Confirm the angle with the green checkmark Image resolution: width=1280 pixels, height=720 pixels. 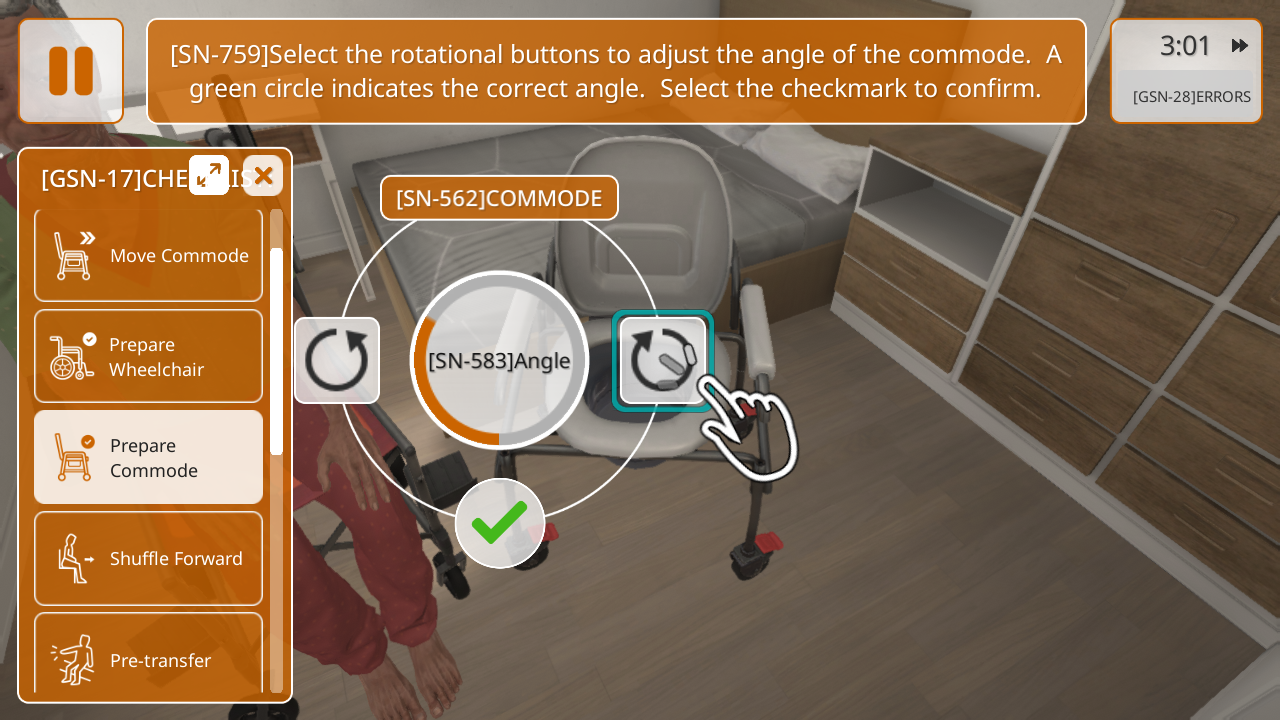pos(500,523)
